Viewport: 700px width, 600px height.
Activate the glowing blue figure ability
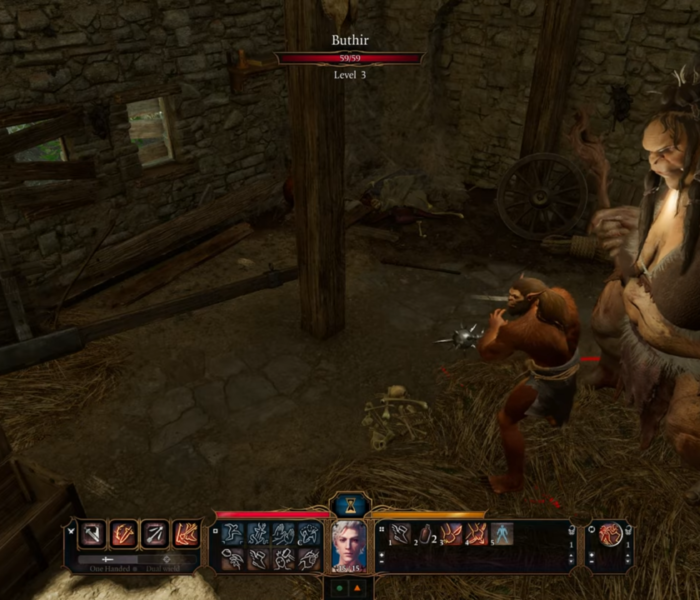point(501,534)
